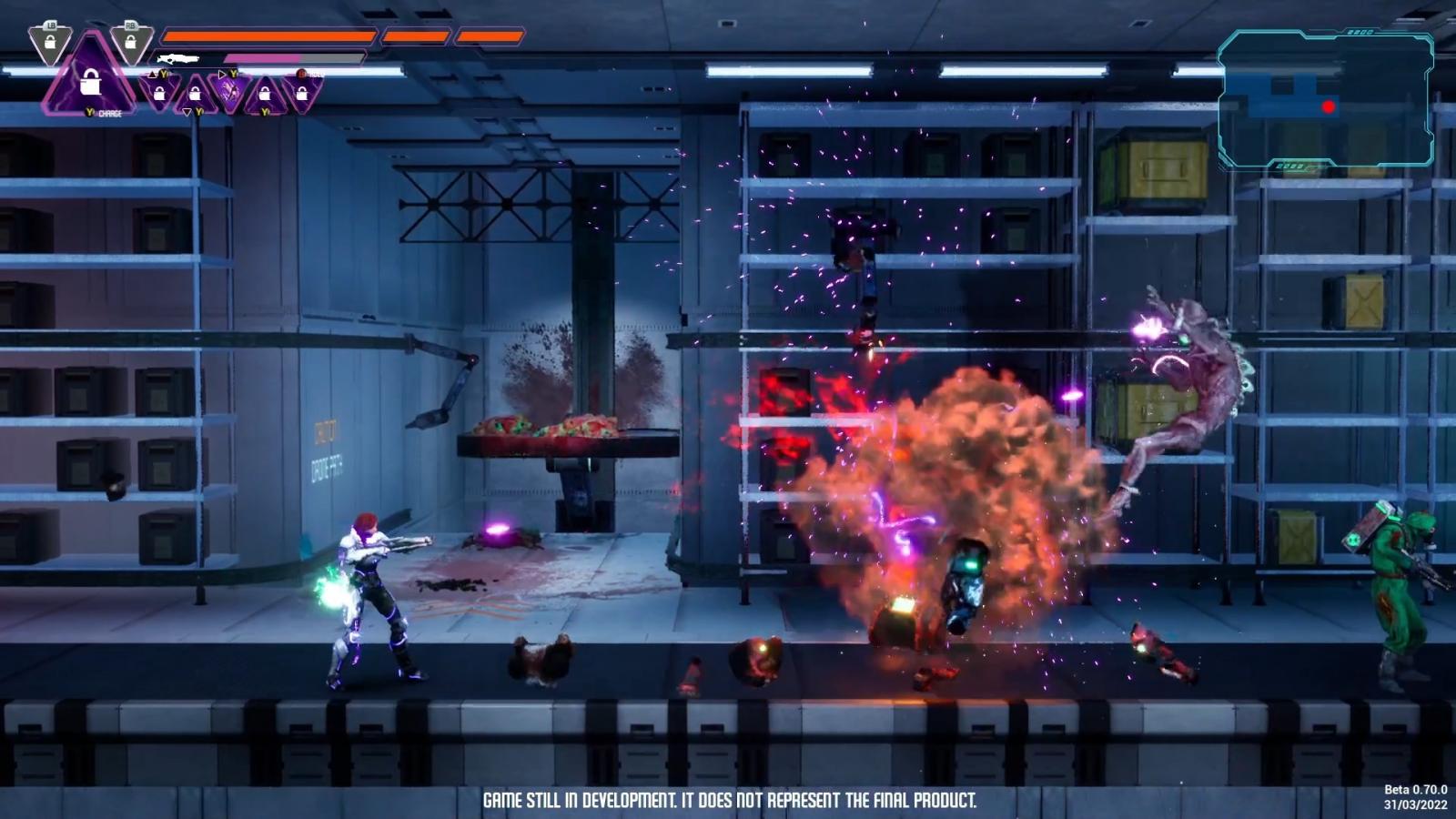Viewport: 1456px width, 819px height.
Task: Click the locked RB shoulder slot
Action: (x=130, y=42)
